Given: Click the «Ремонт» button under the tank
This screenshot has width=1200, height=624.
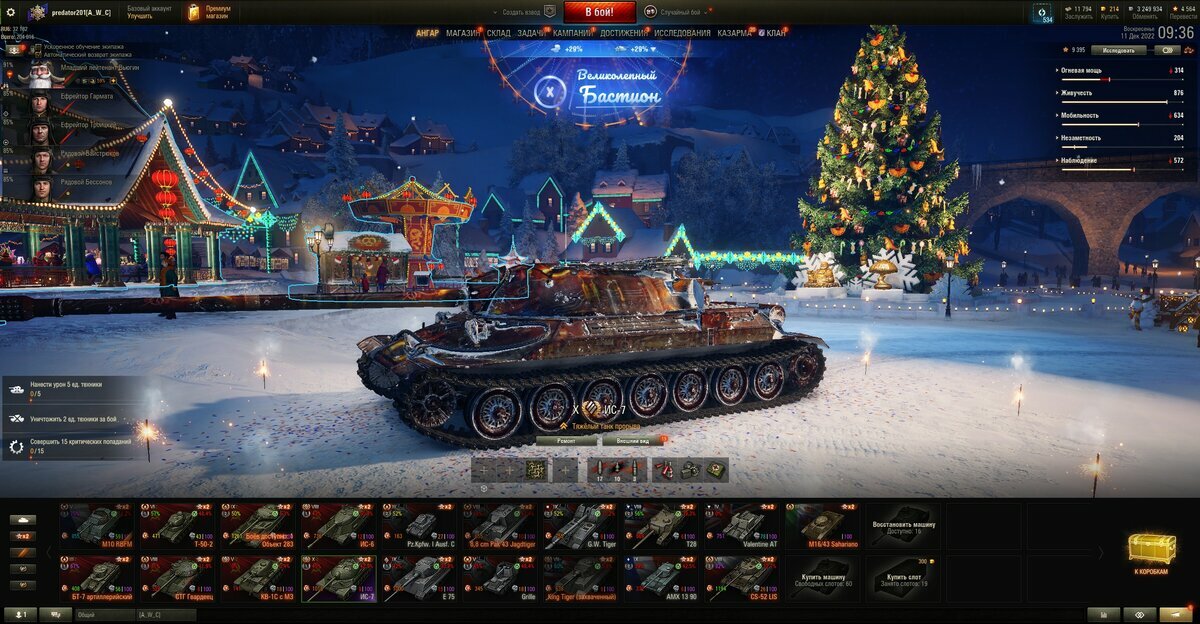Looking at the screenshot, I should pyautogui.click(x=566, y=440).
